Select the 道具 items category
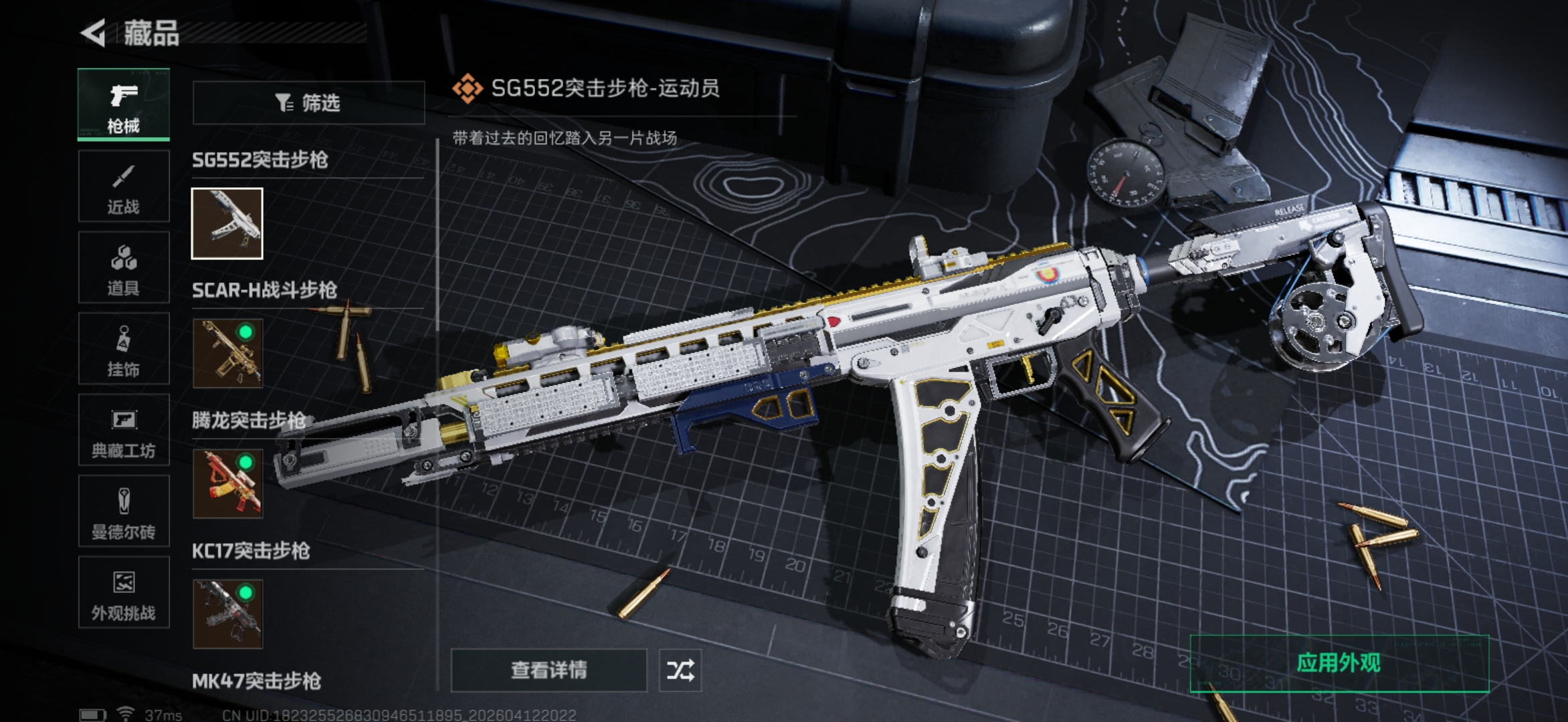Screen dimensions: 1568x722 pos(124,268)
